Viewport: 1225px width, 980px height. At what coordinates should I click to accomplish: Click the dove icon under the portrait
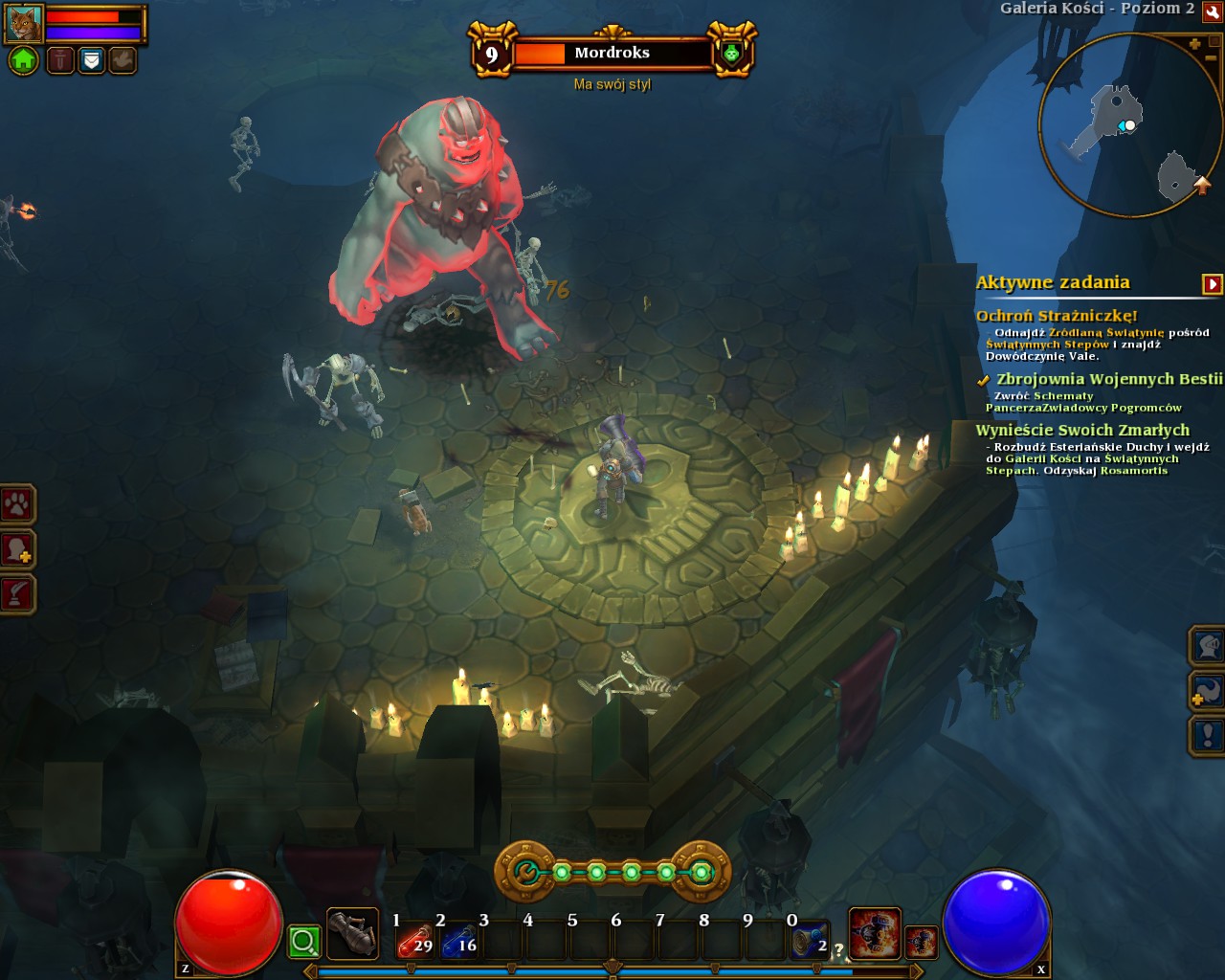click(x=122, y=61)
